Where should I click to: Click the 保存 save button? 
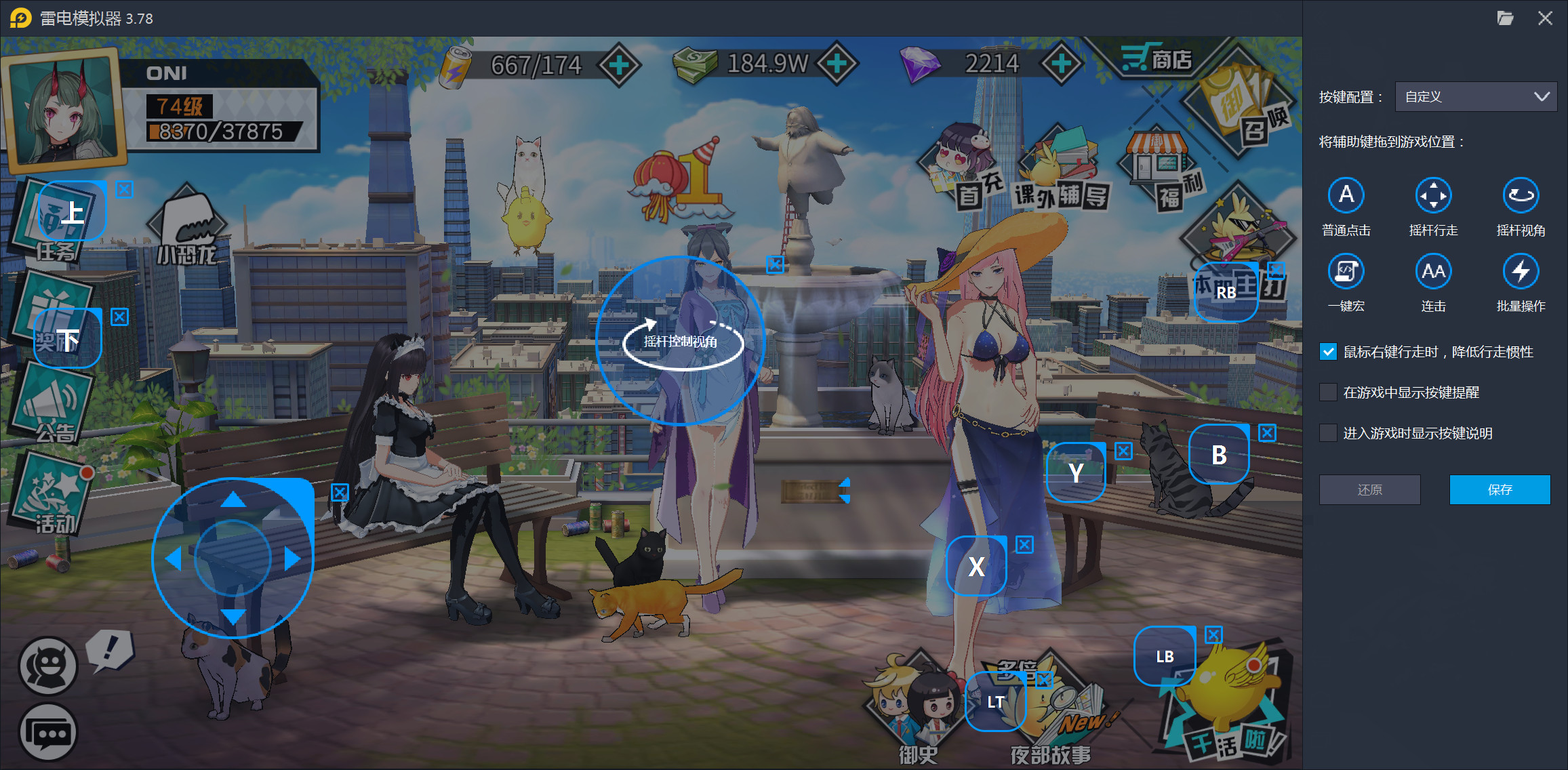click(1500, 489)
